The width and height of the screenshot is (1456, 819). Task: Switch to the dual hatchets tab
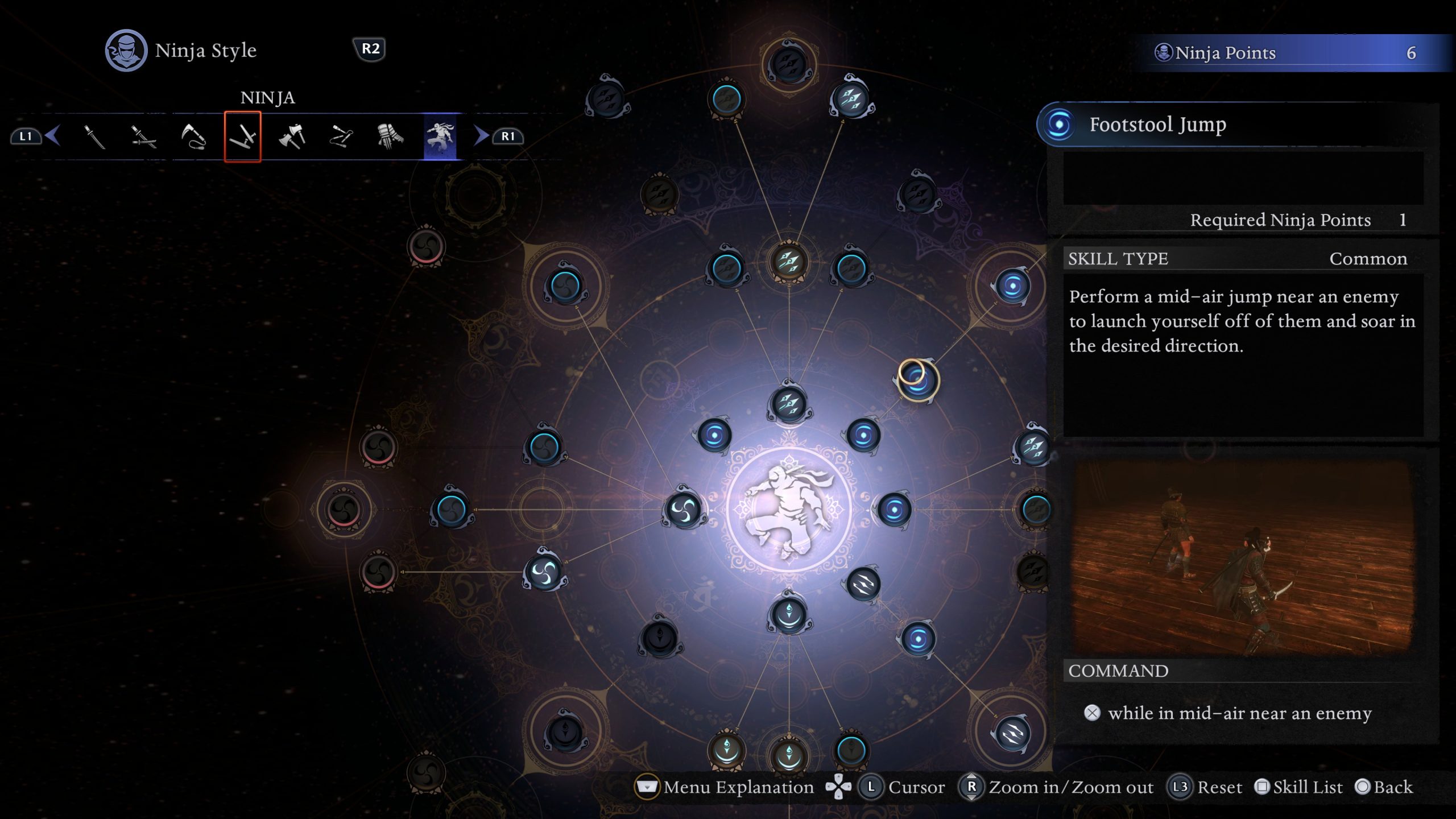click(x=292, y=136)
